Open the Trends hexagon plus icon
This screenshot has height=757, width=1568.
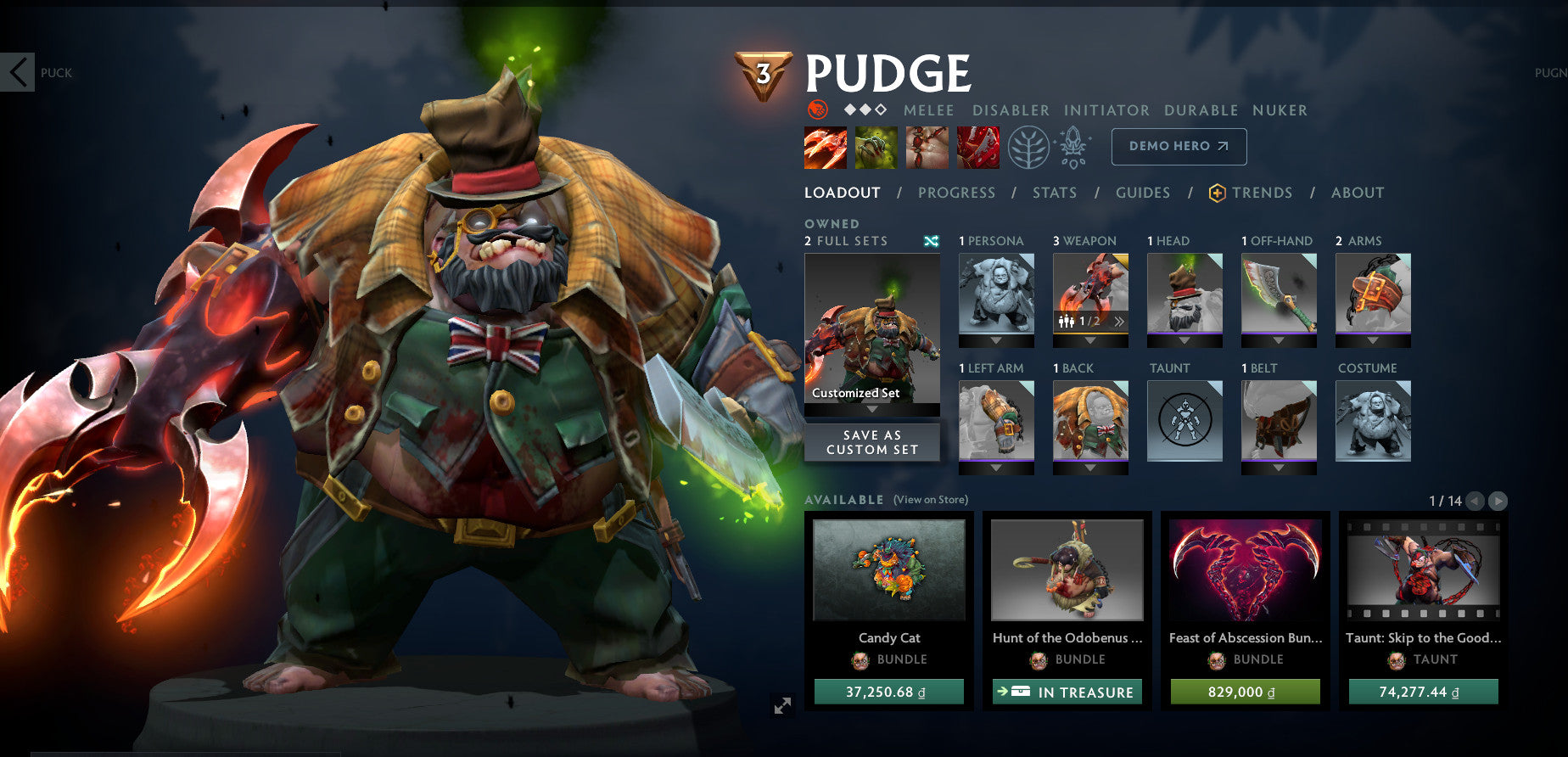[x=1217, y=193]
